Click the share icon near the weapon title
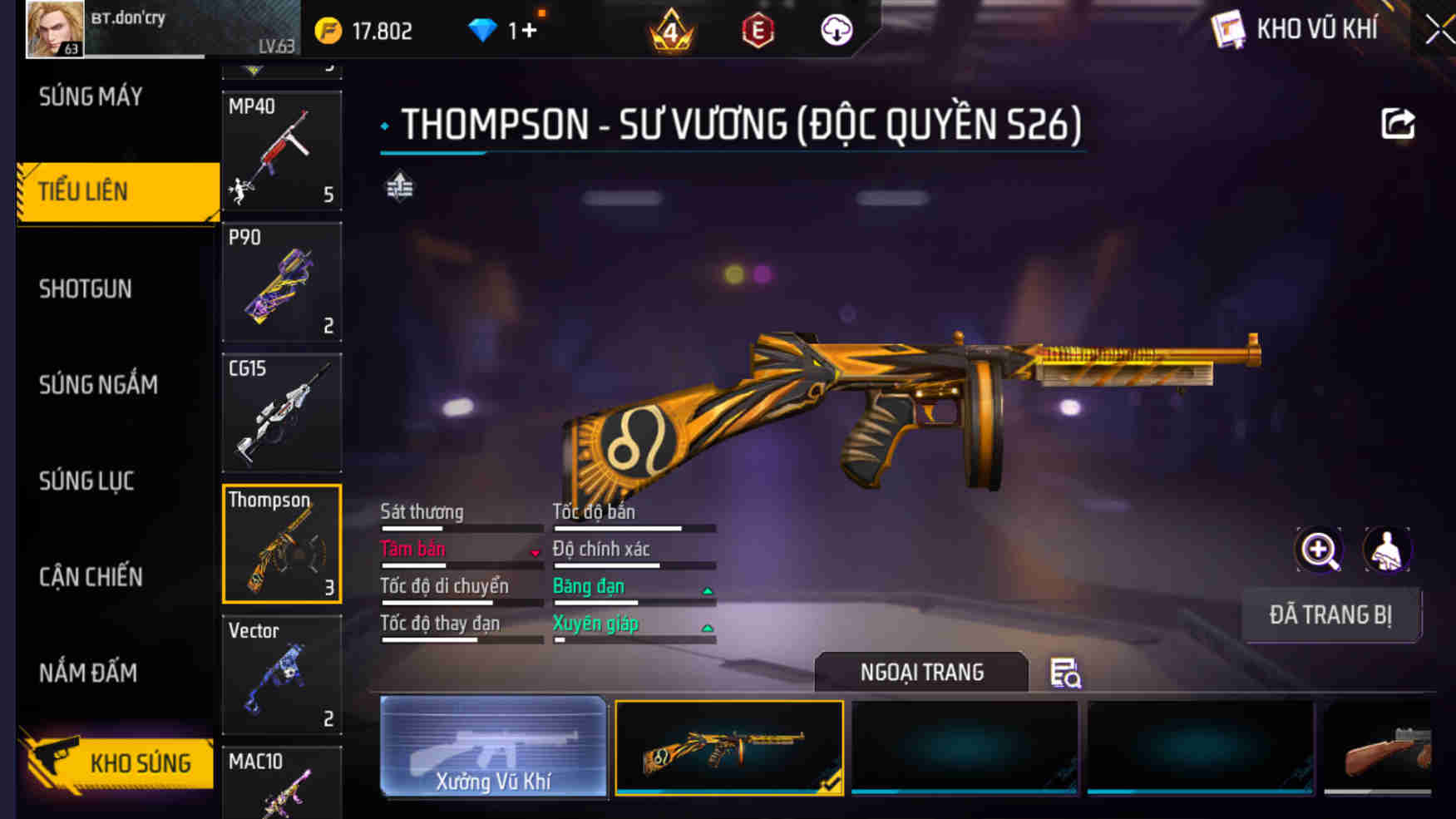This screenshot has height=819, width=1456. pyautogui.click(x=1399, y=123)
